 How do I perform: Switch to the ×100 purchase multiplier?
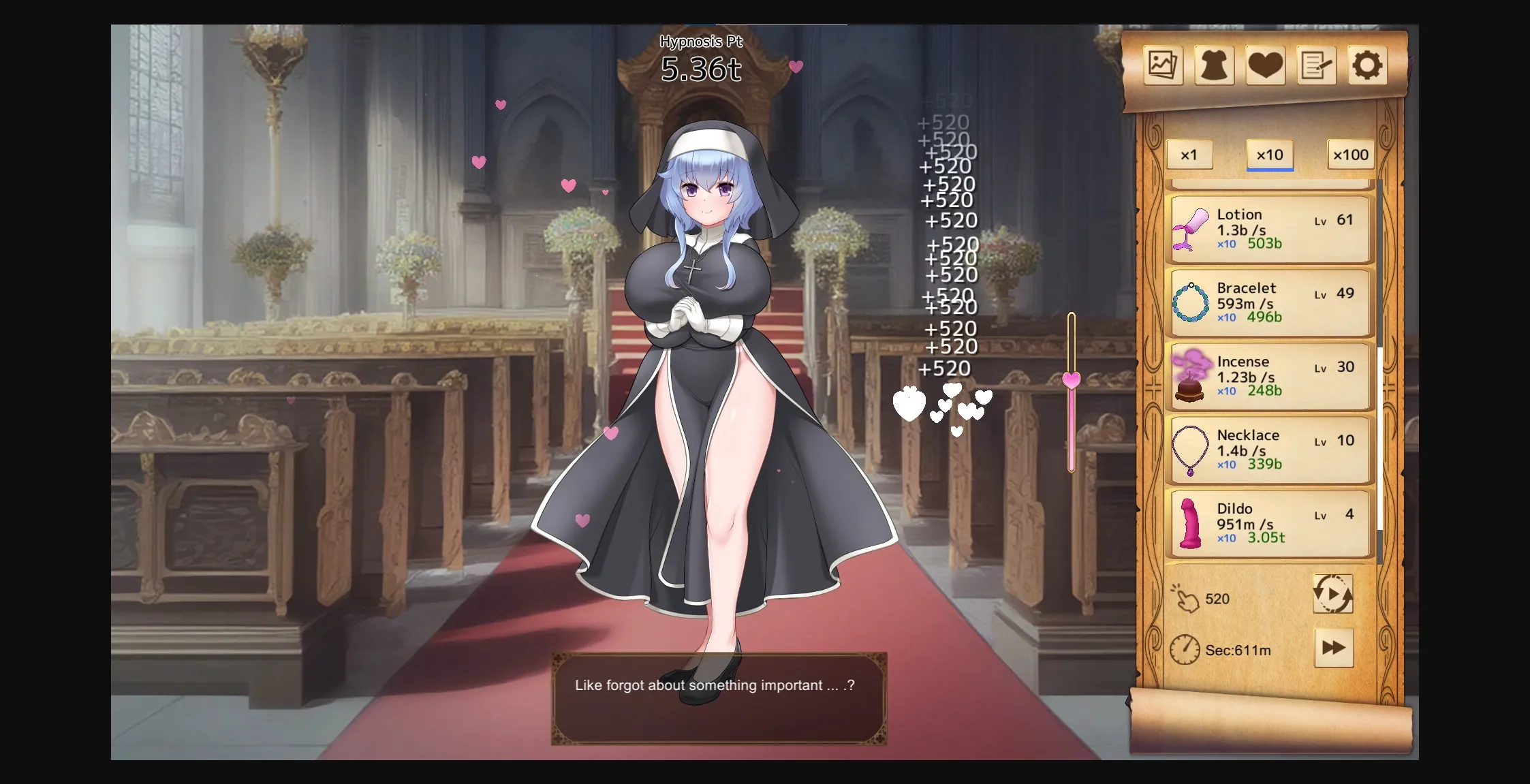[x=1351, y=155]
